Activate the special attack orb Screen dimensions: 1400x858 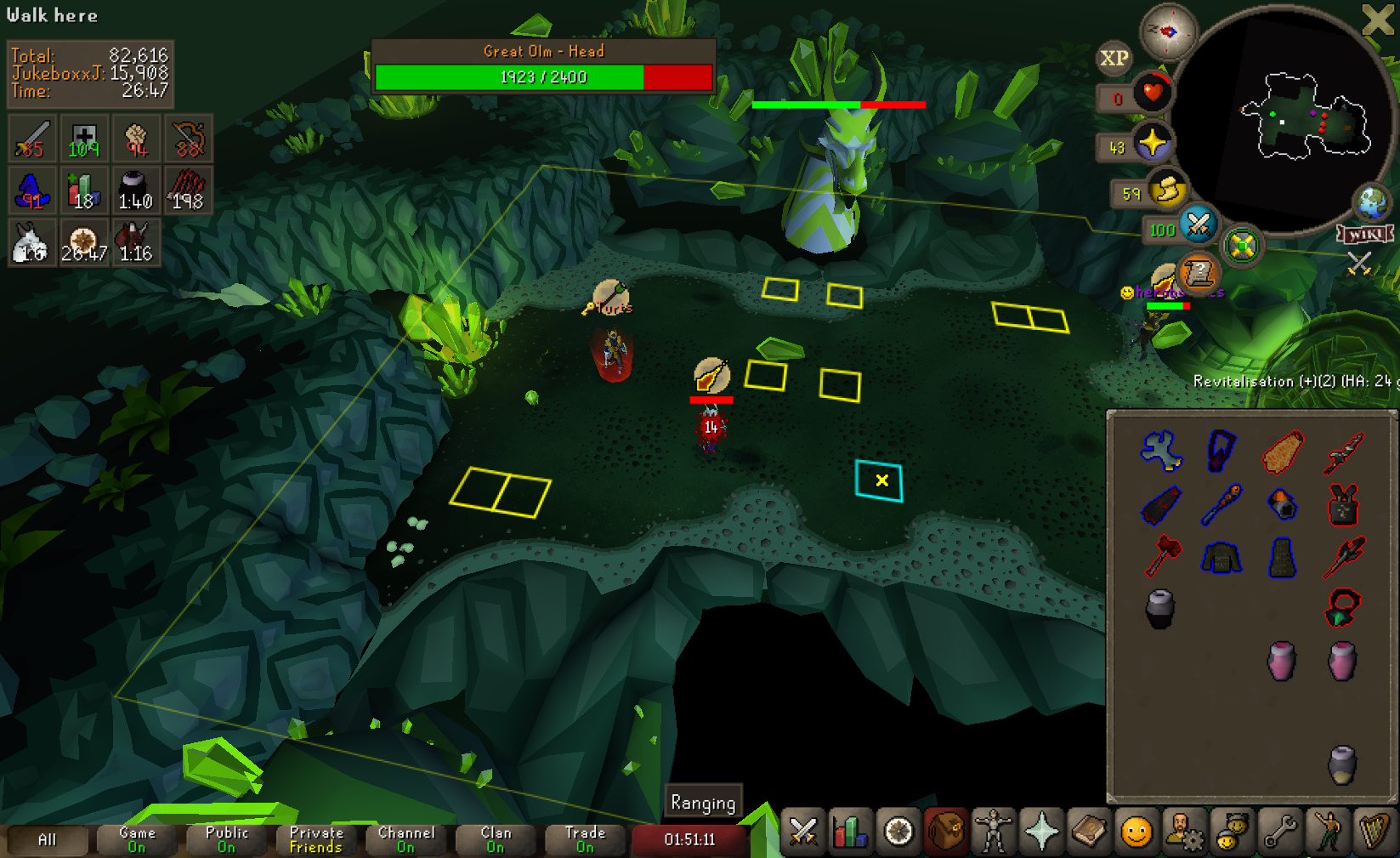pos(1198,225)
